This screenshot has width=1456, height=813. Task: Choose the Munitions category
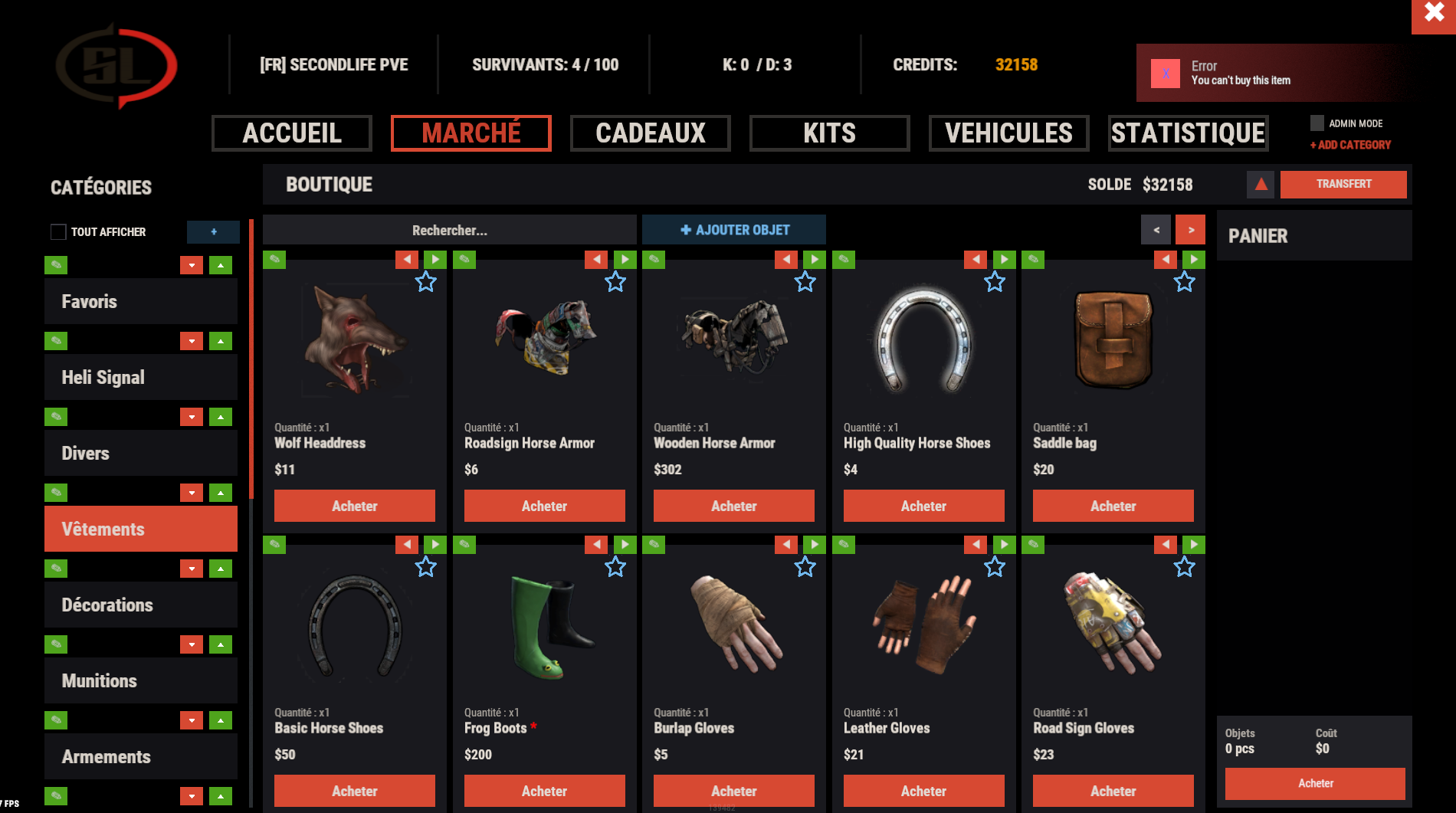point(141,680)
